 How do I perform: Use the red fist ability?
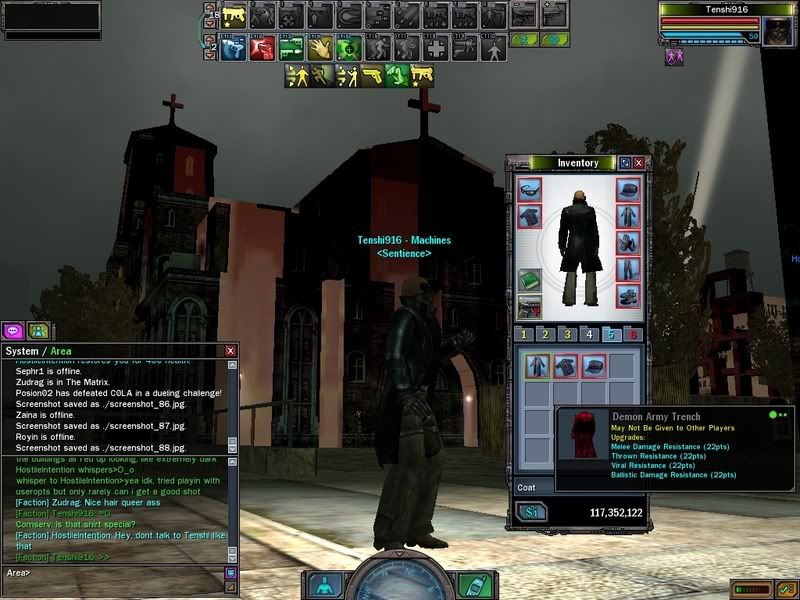point(262,47)
